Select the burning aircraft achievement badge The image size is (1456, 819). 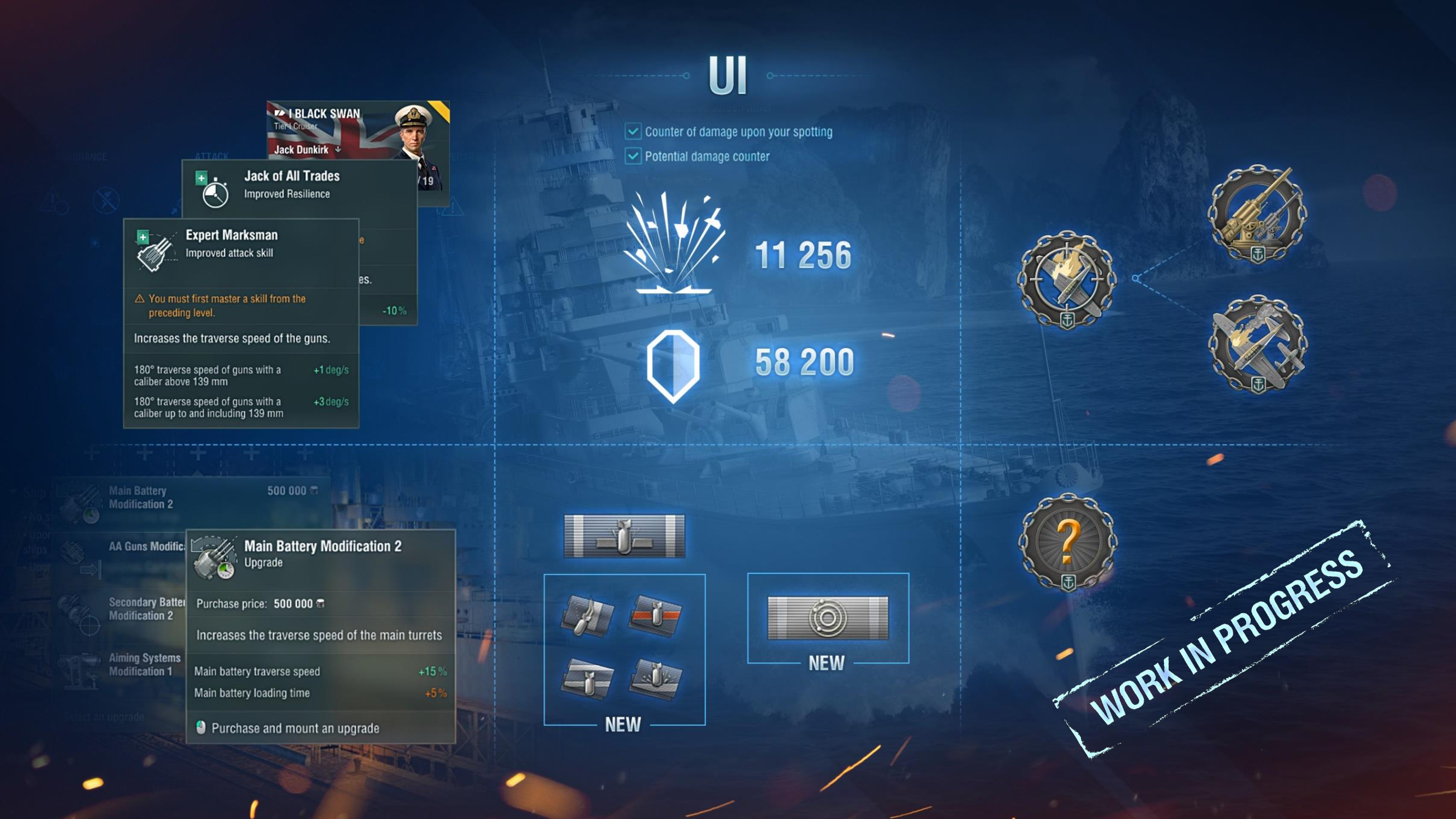coord(1257,343)
